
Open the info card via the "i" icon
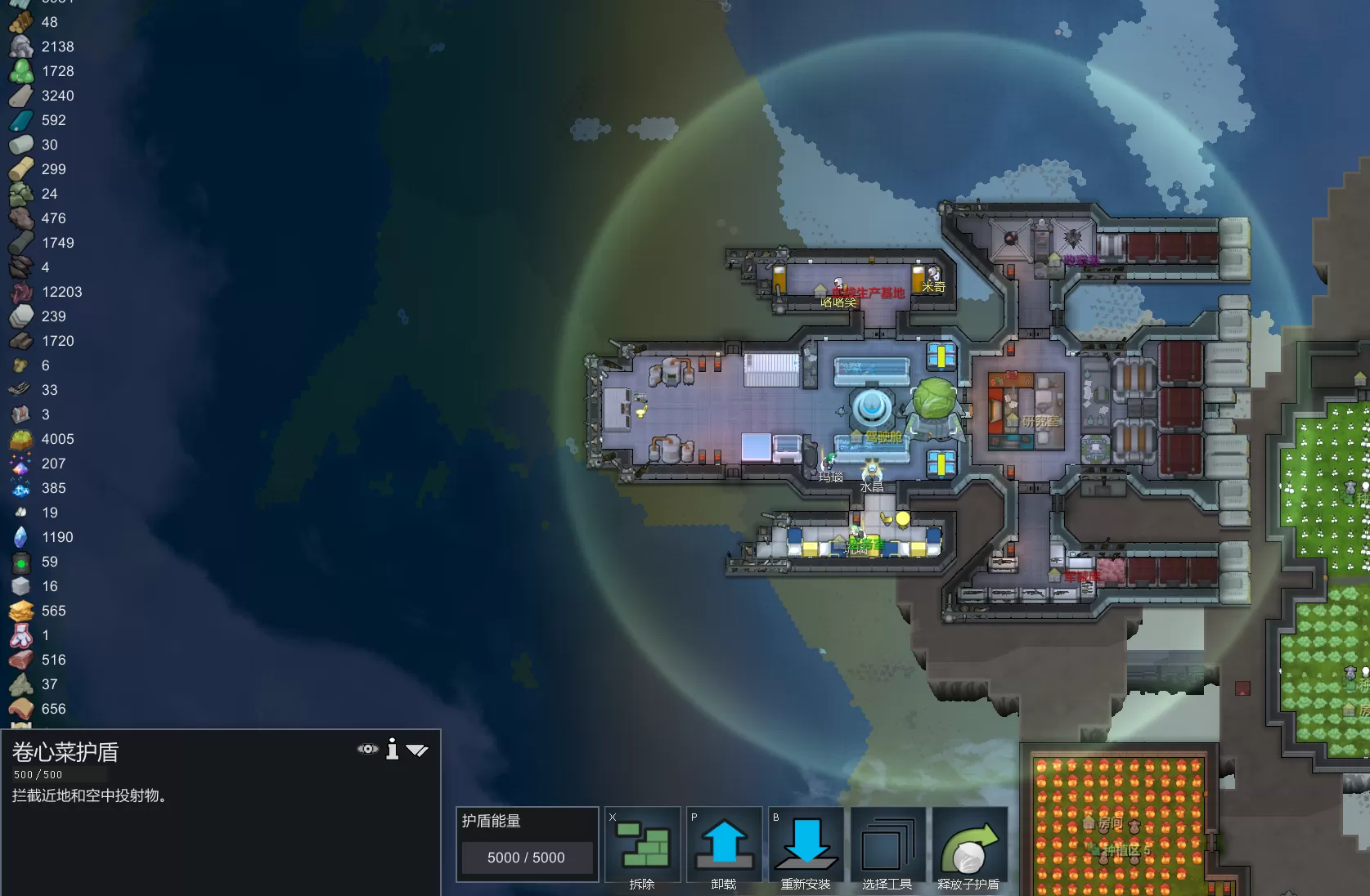click(x=393, y=749)
